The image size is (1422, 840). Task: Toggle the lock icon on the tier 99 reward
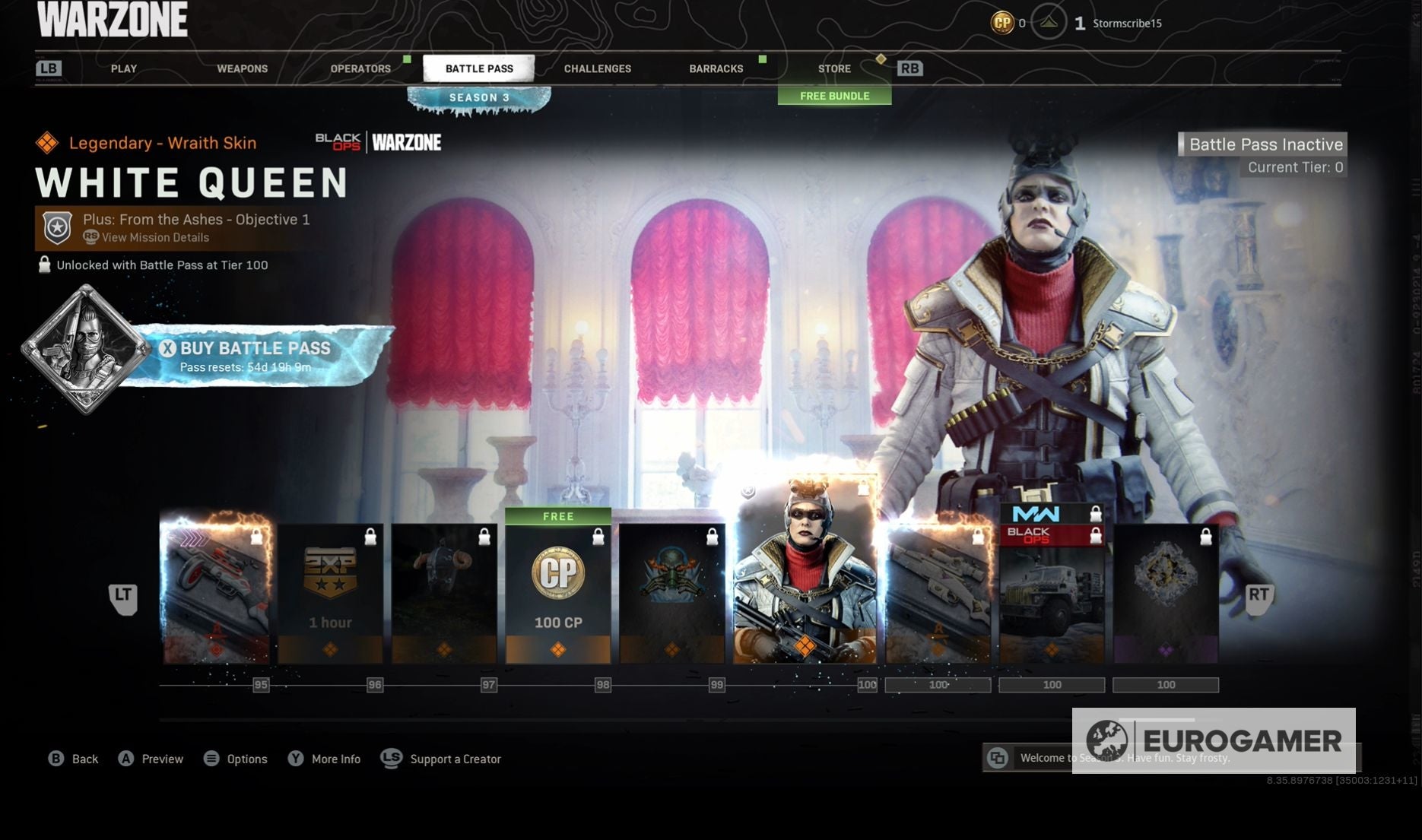(x=712, y=535)
